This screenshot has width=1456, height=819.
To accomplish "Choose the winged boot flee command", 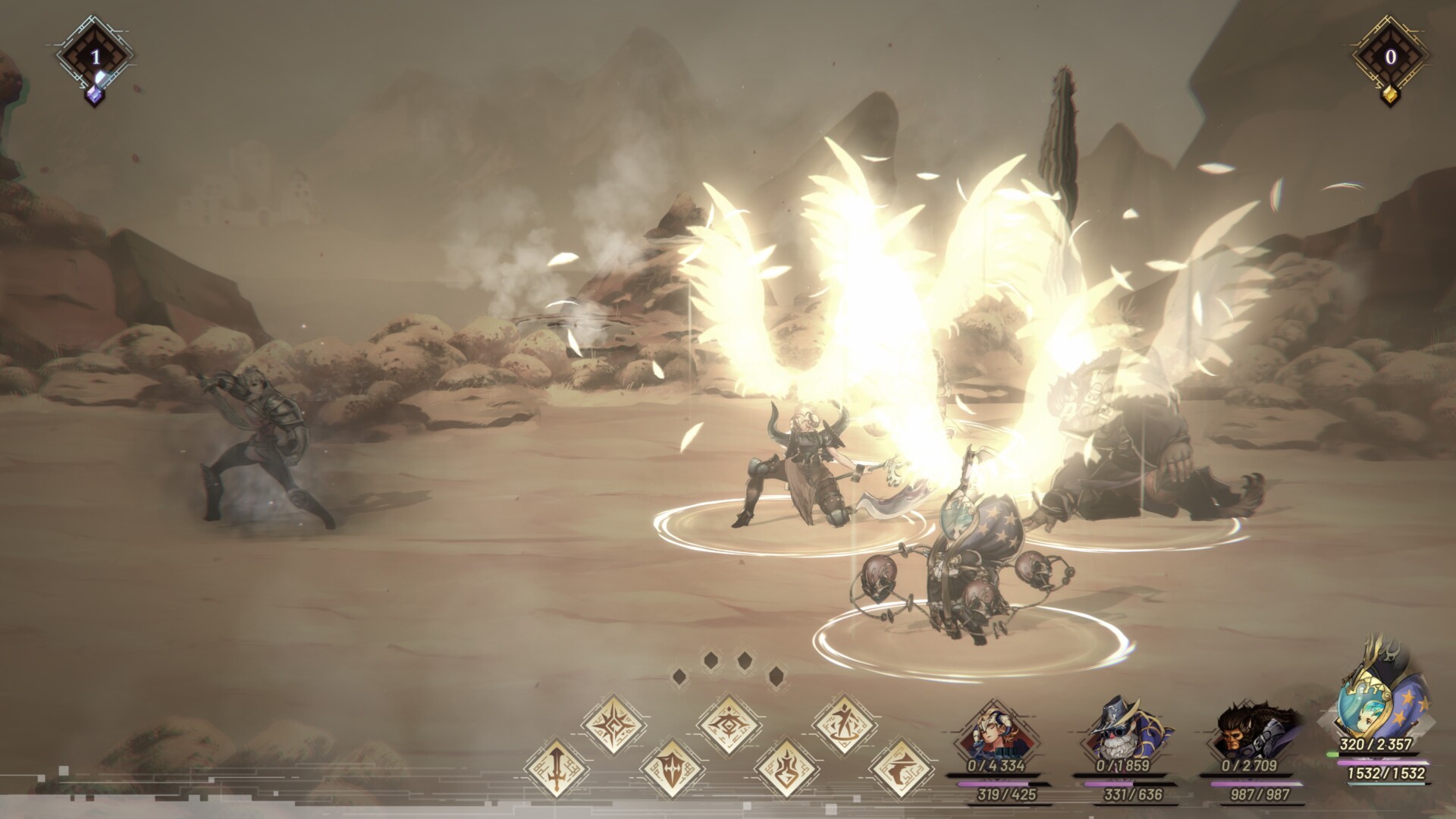I will click(x=901, y=768).
